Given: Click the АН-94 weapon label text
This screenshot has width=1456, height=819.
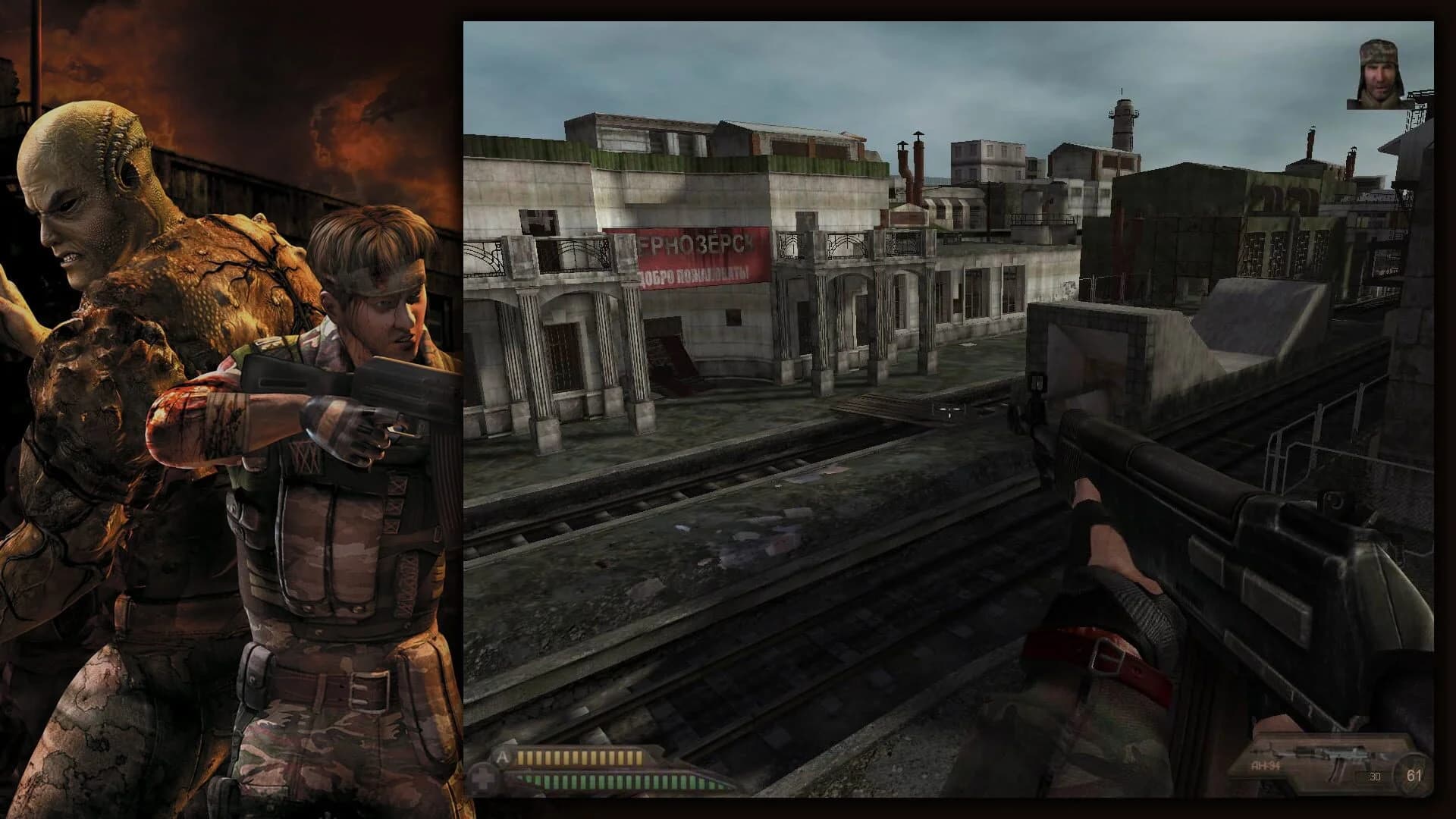Looking at the screenshot, I should click(x=1265, y=766).
